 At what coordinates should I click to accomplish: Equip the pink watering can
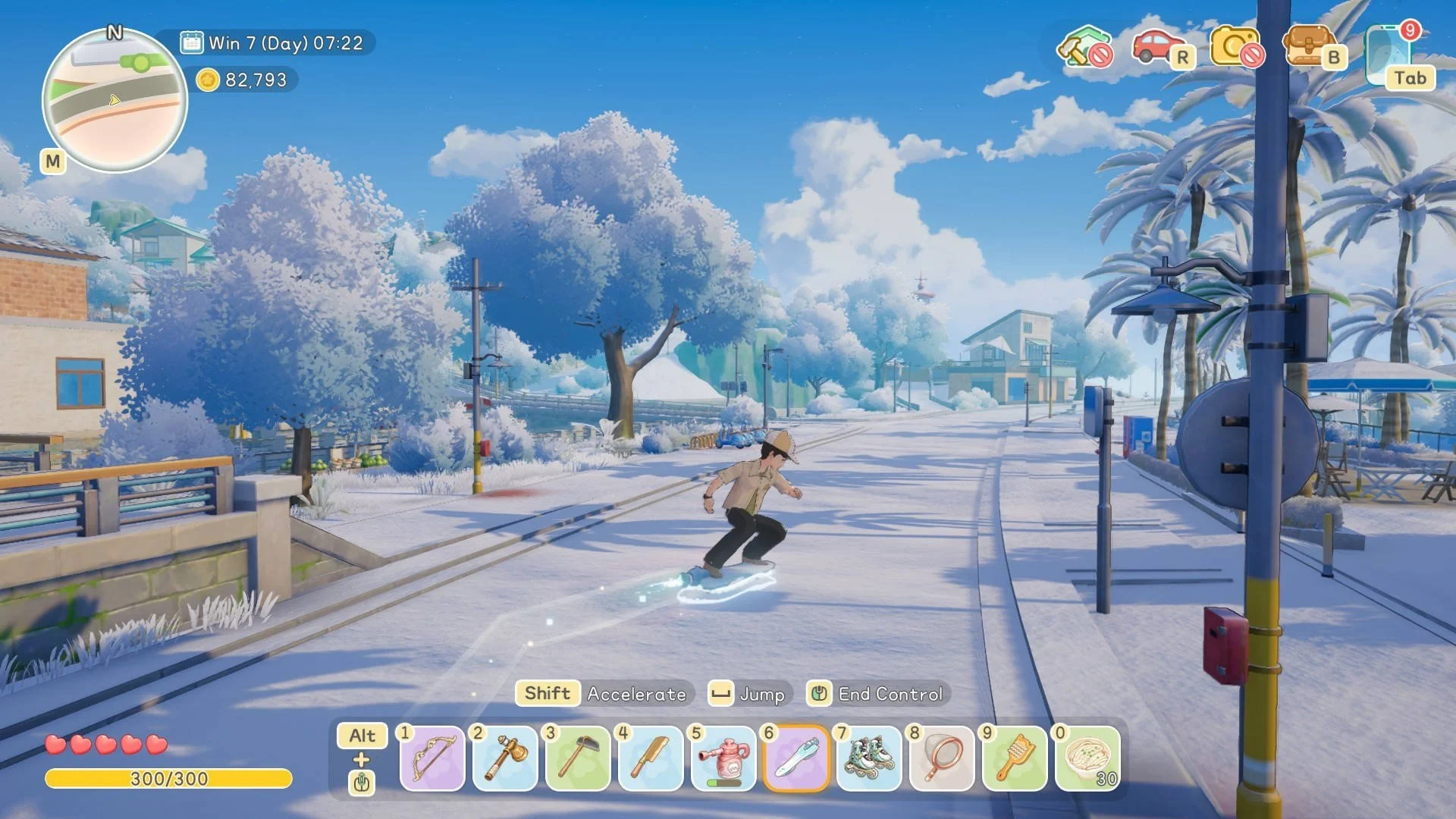pos(723,758)
